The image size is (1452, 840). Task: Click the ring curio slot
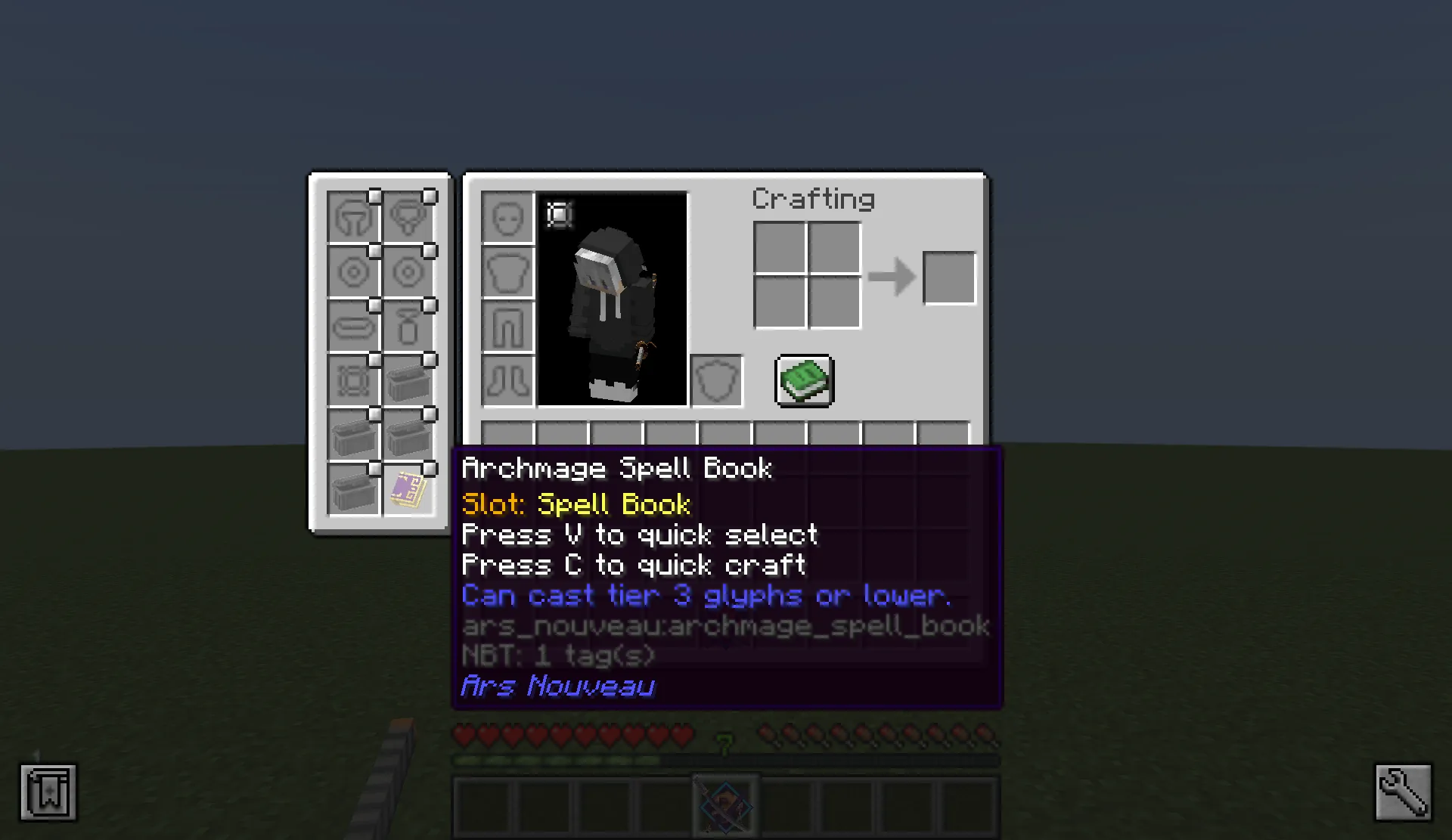(353, 271)
